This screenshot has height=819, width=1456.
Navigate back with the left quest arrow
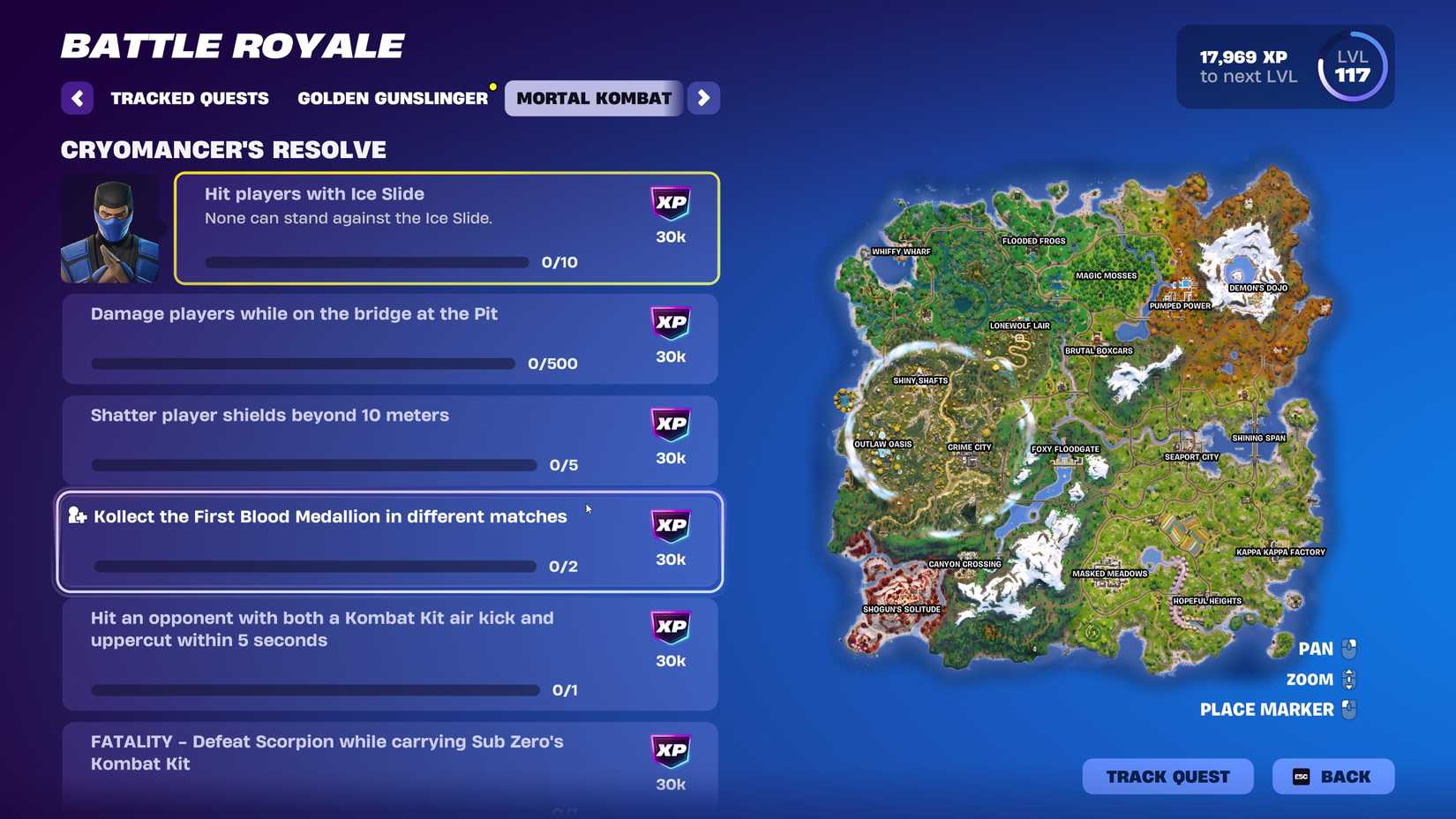77,98
